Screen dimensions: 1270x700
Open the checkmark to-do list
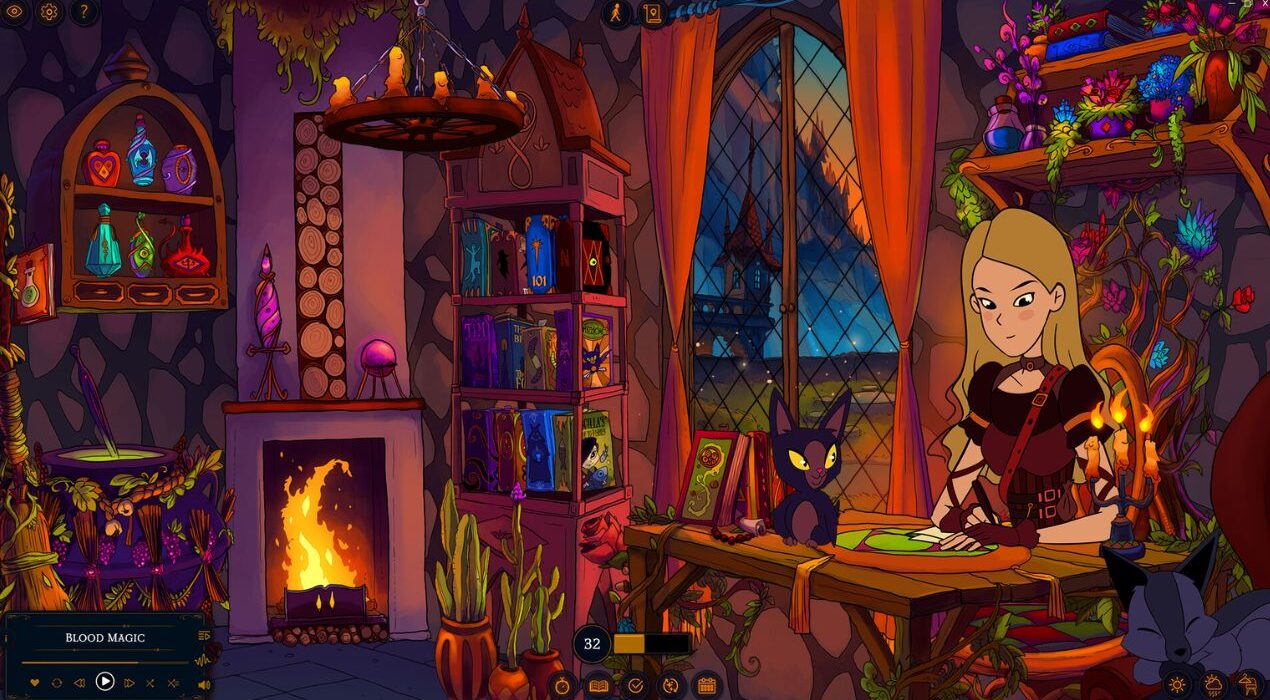click(x=634, y=685)
